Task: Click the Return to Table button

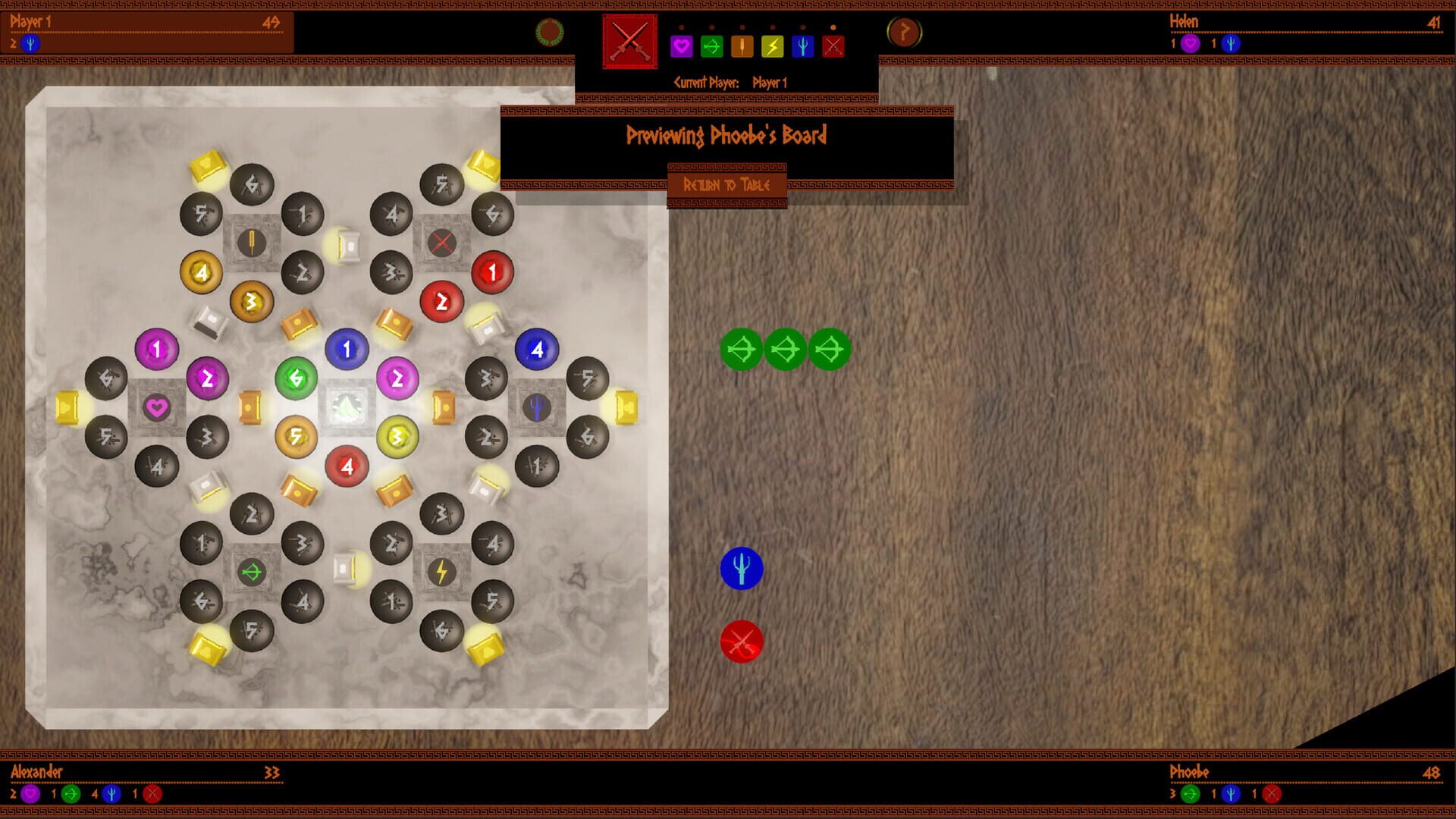Action: [x=727, y=184]
